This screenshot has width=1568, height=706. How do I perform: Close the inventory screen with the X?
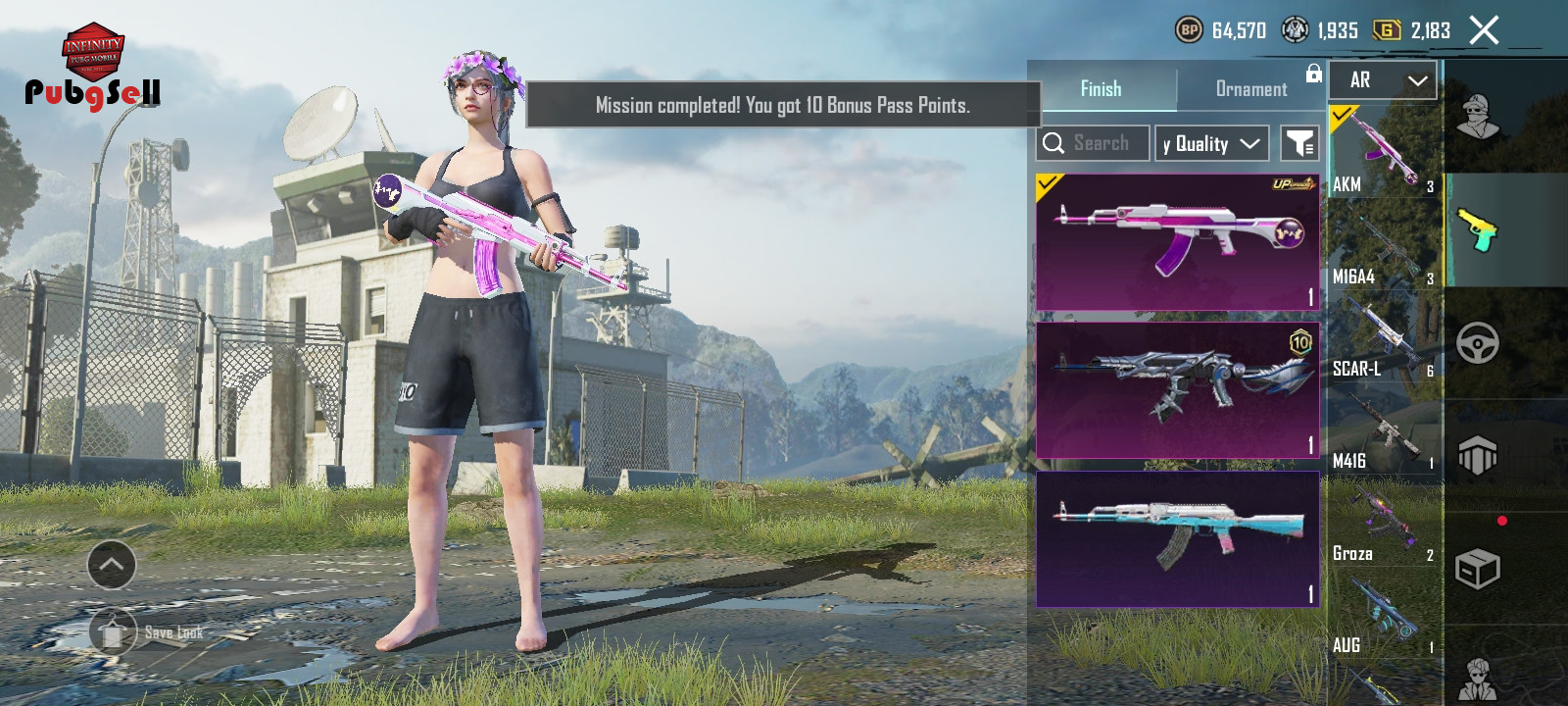tap(1484, 30)
